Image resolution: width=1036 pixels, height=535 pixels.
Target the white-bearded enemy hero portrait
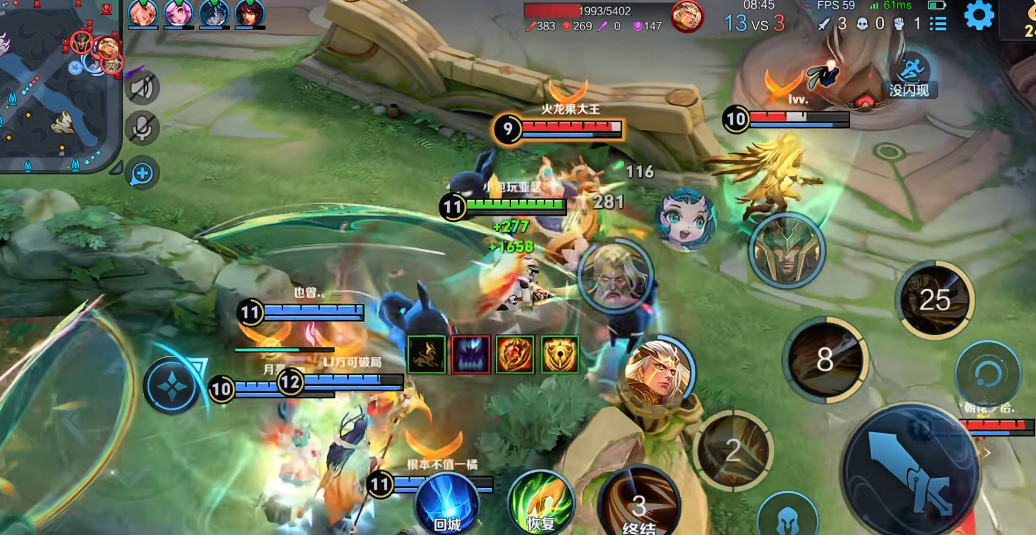[x=615, y=275]
